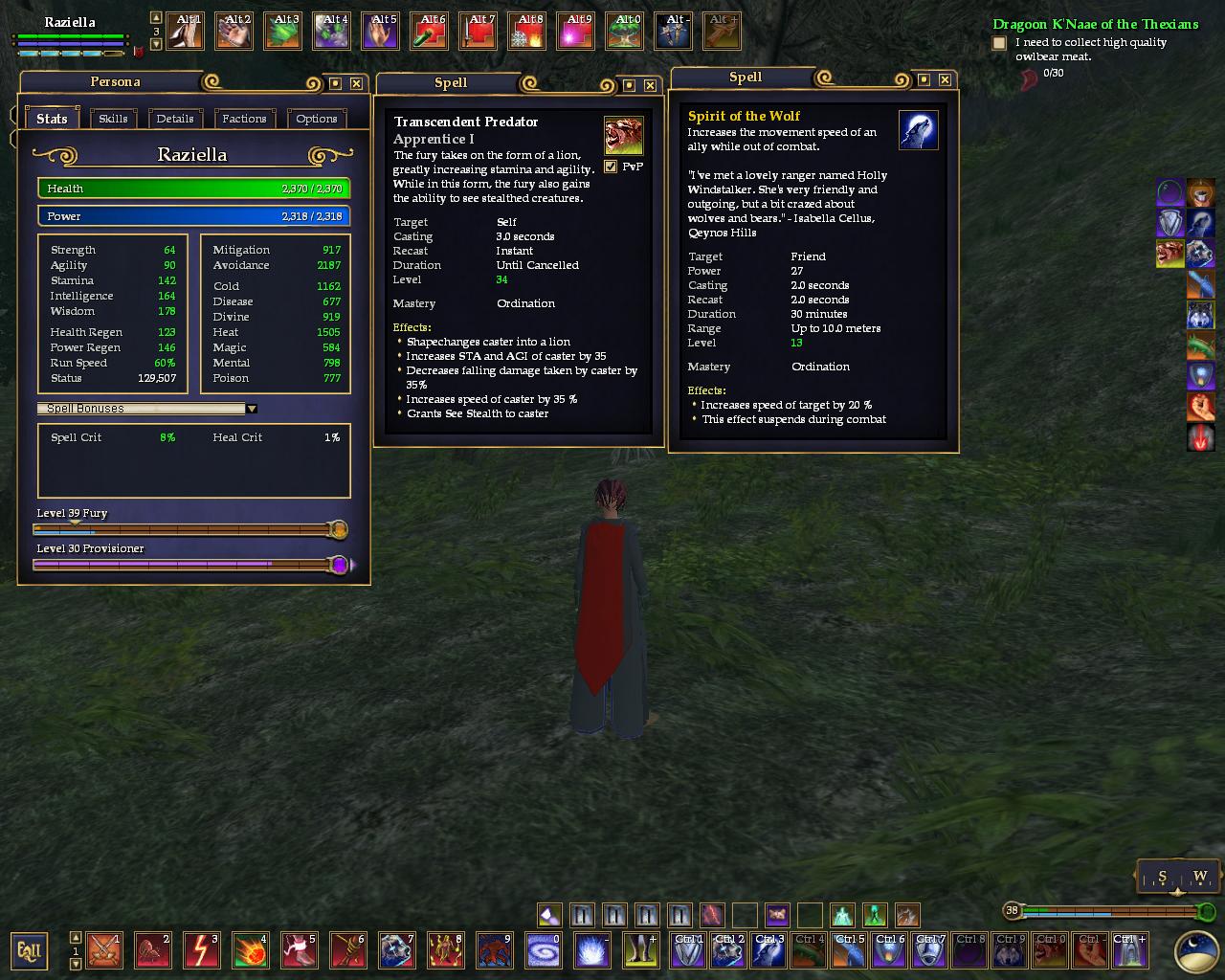The width and height of the screenshot is (1225, 980).
Task: Select the Options tab in Persona
Action: coord(317,119)
